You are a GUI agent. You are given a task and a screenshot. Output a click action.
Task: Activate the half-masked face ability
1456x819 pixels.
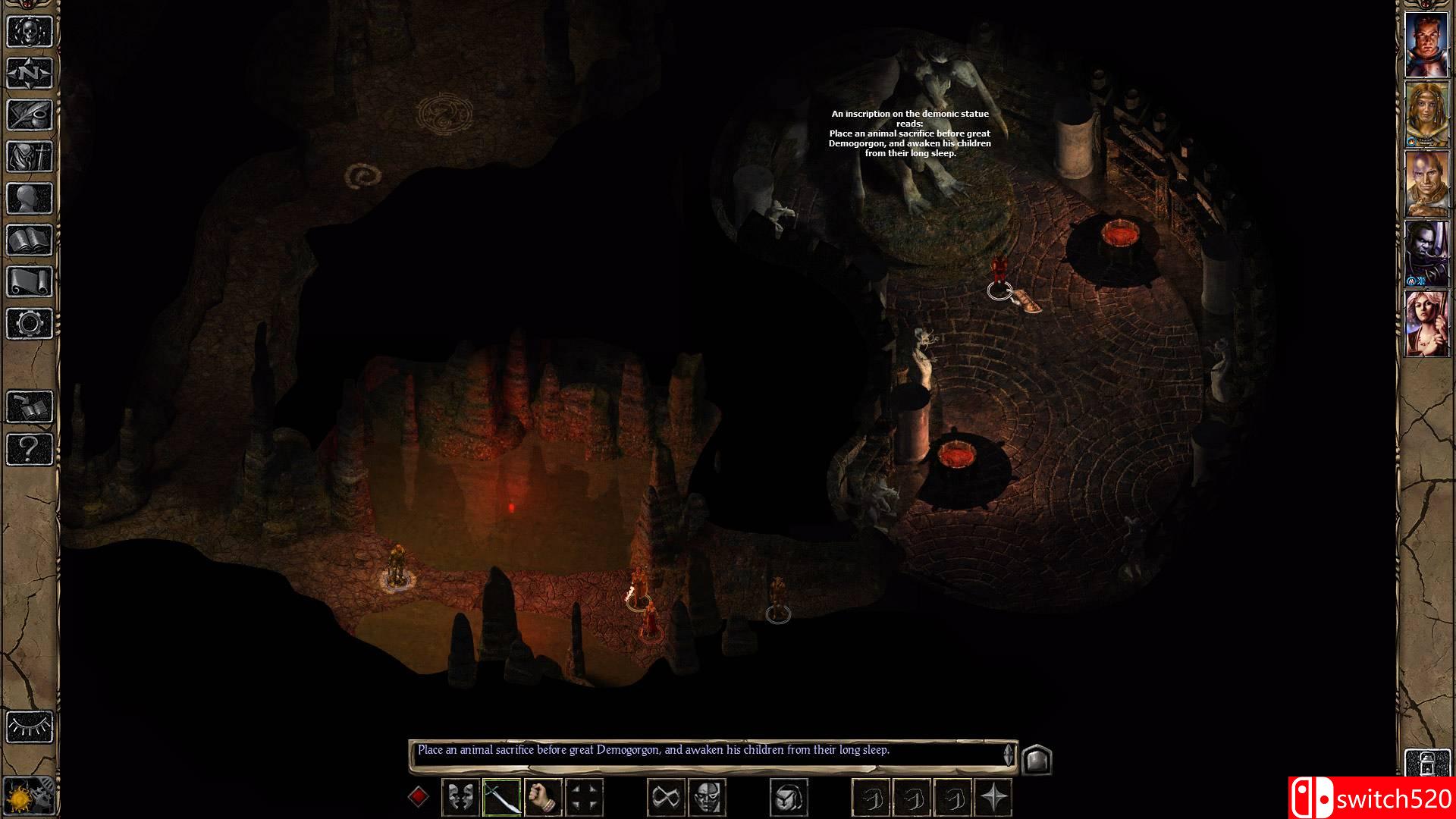pyautogui.click(x=707, y=797)
